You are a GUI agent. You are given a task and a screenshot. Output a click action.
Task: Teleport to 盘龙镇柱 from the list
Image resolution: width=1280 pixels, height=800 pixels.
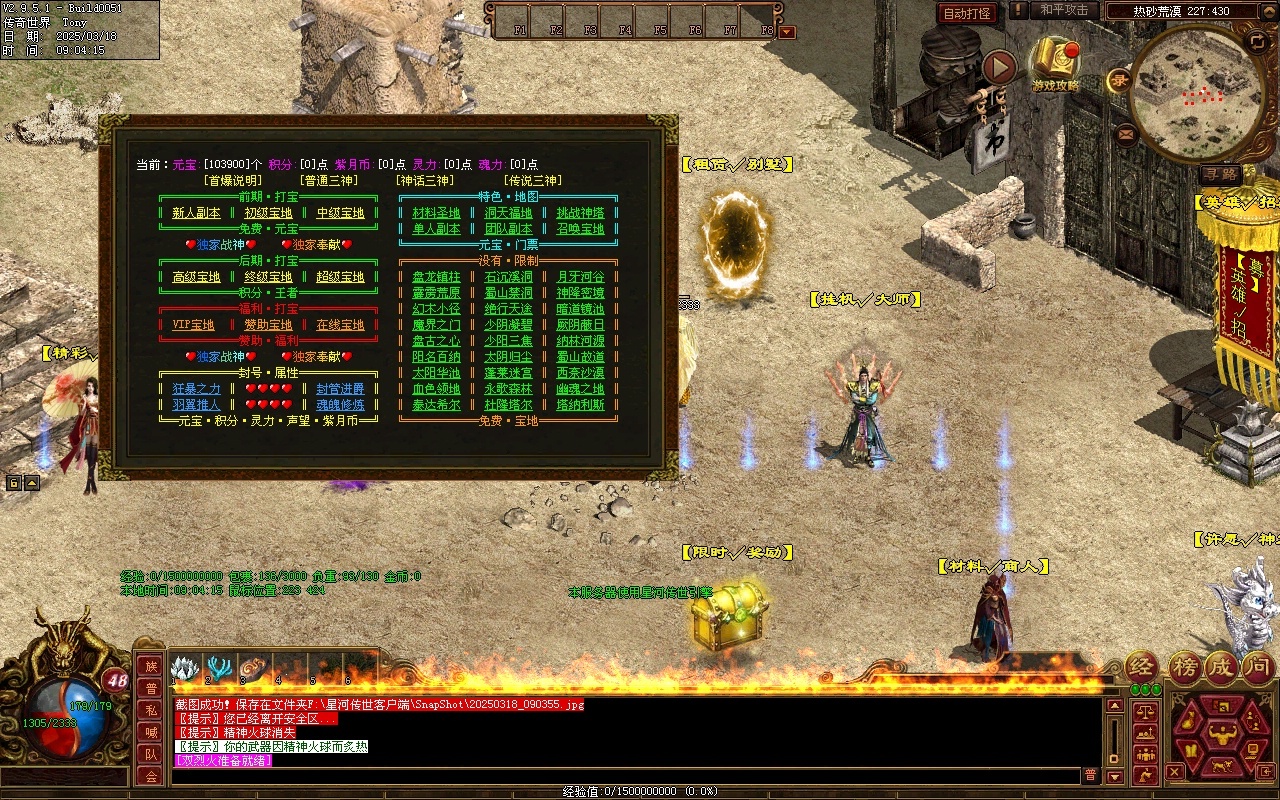click(x=436, y=277)
